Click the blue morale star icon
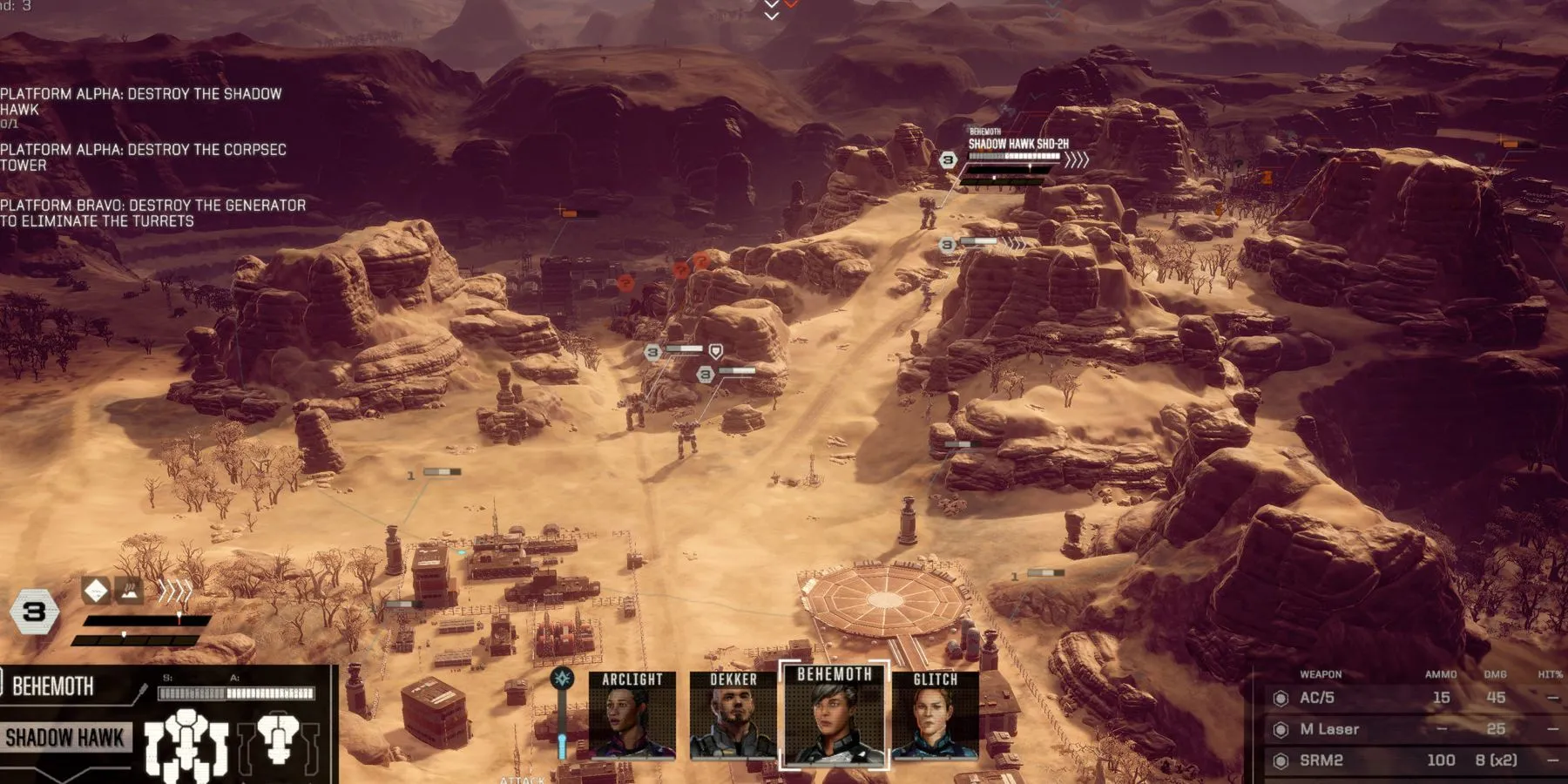The width and height of the screenshot is (1568, 784). pyautogui.click(x=563, y=679)
